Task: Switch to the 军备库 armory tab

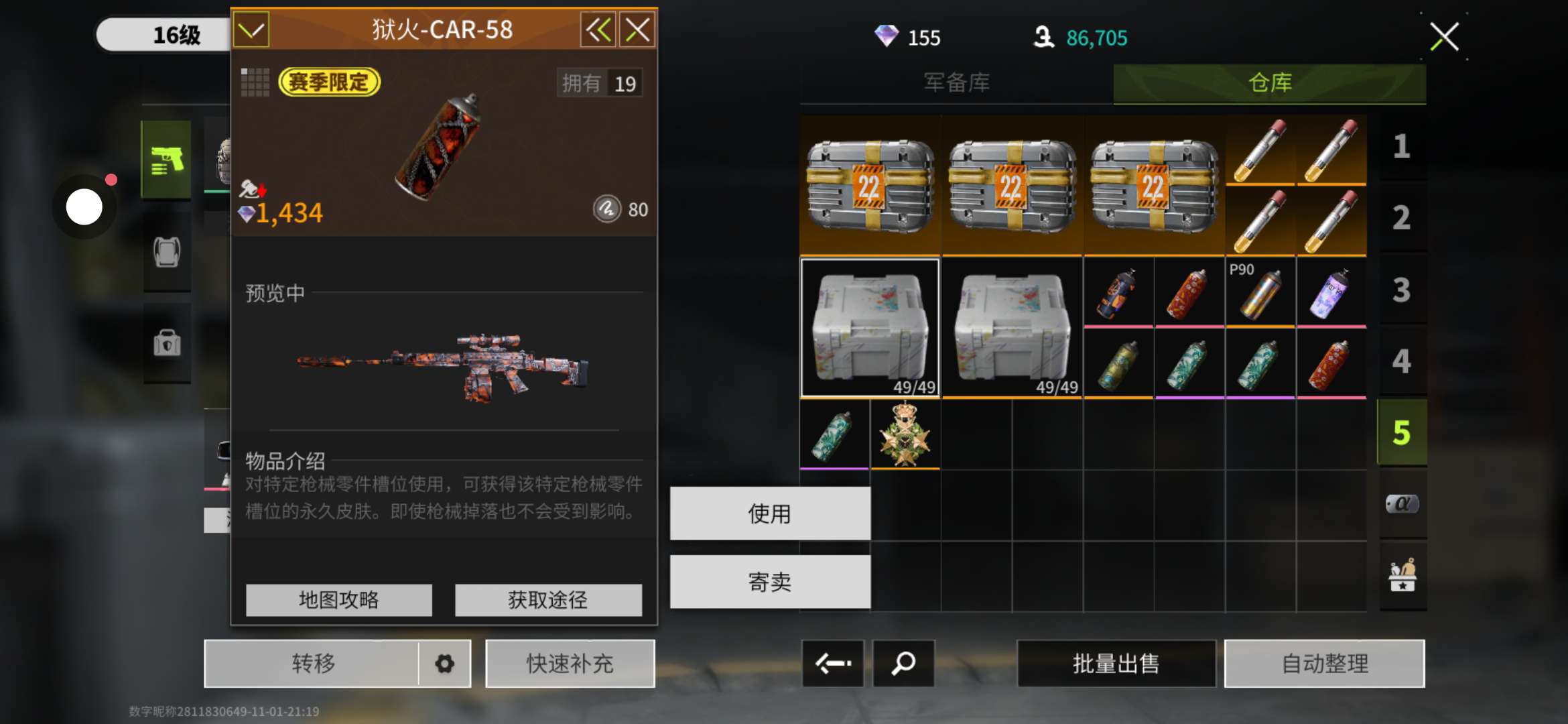Action: pyautogui.click(x=956, y=82)
